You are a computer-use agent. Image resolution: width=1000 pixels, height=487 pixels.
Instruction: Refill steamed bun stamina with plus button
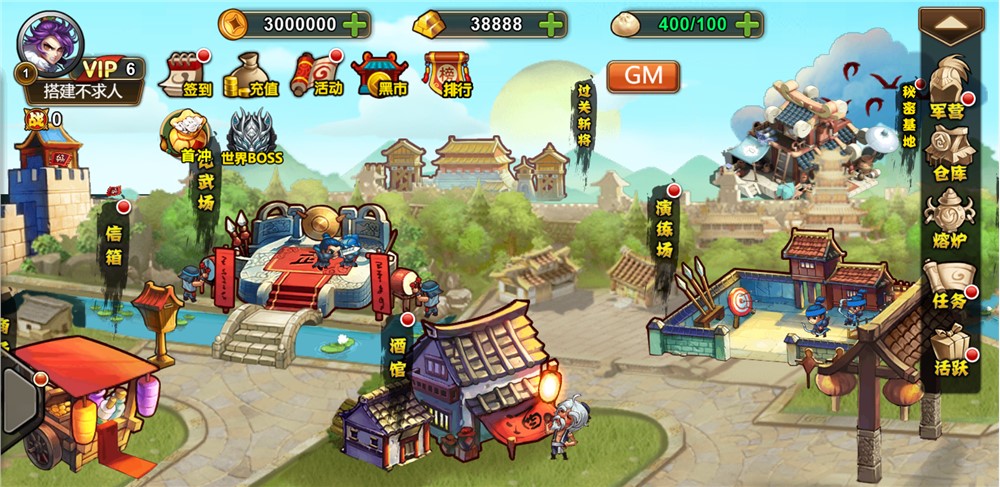click(746, 23)
